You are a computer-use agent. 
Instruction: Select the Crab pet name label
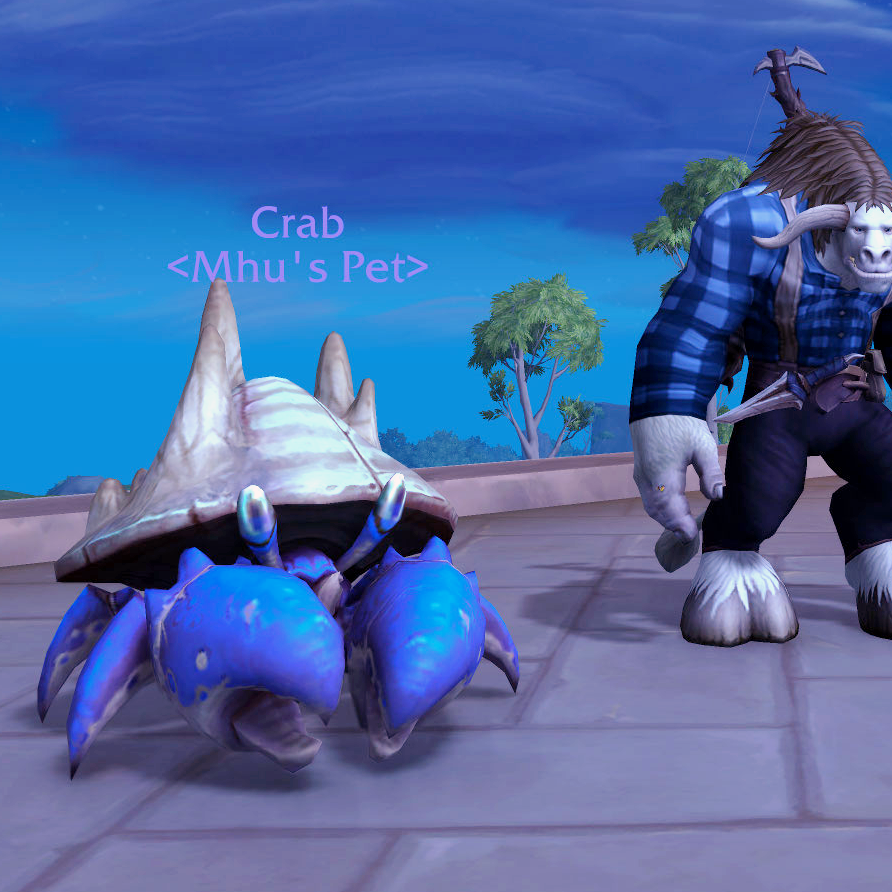tap(297, 222)
